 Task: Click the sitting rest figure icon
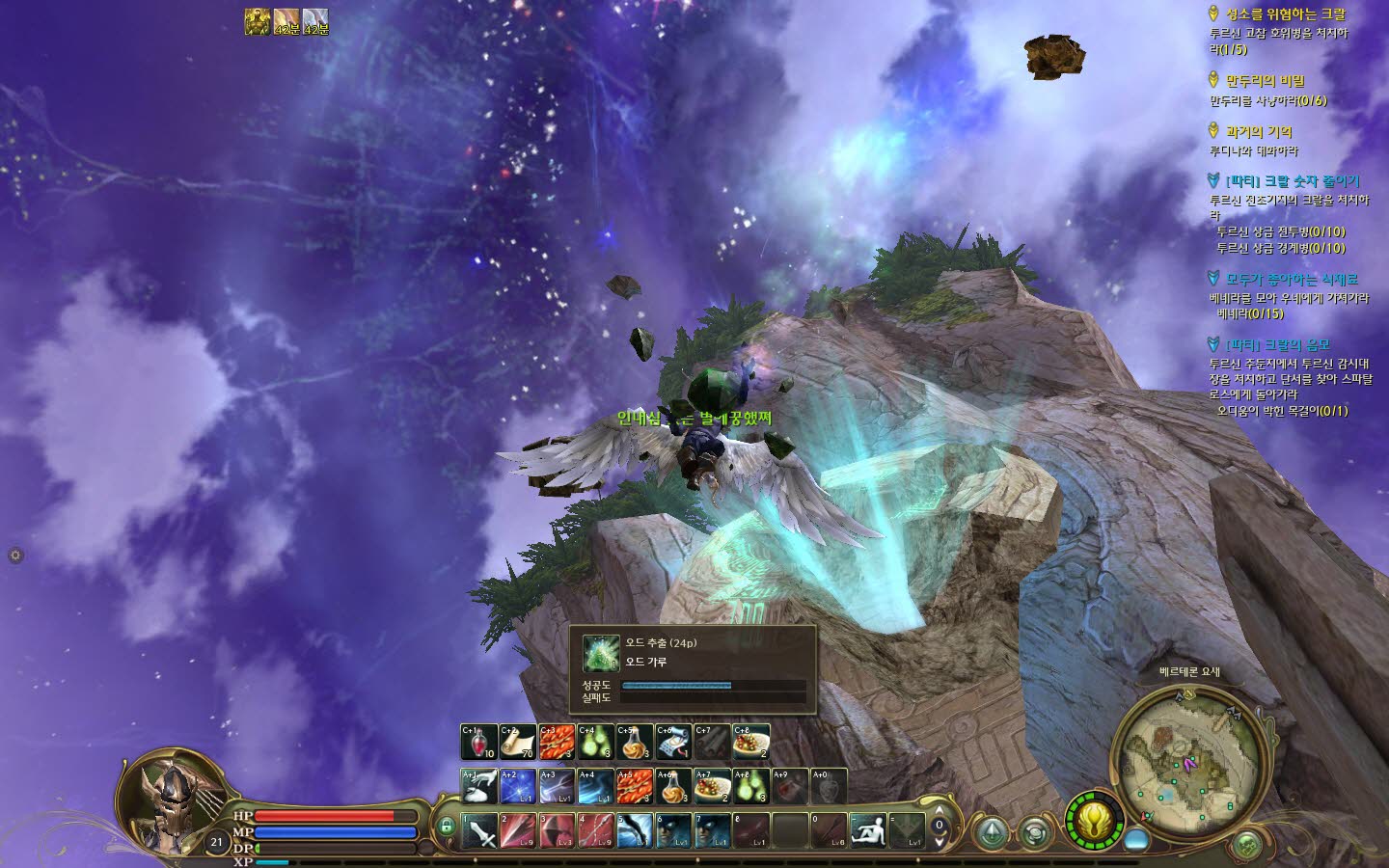pyautogui.click(x=867, y=830)
